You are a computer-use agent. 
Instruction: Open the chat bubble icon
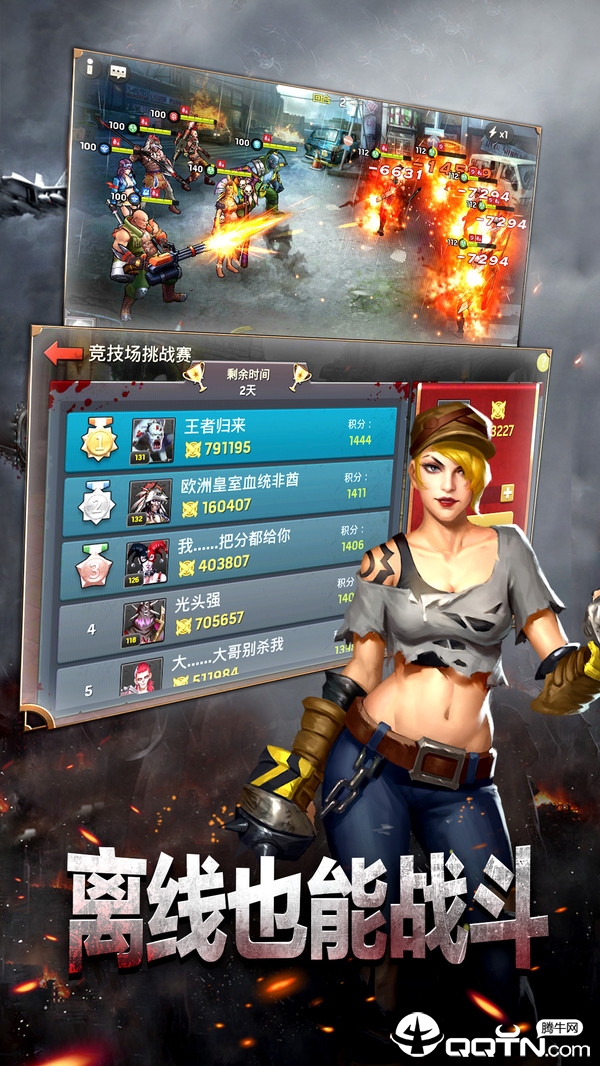tap(117, 72)
